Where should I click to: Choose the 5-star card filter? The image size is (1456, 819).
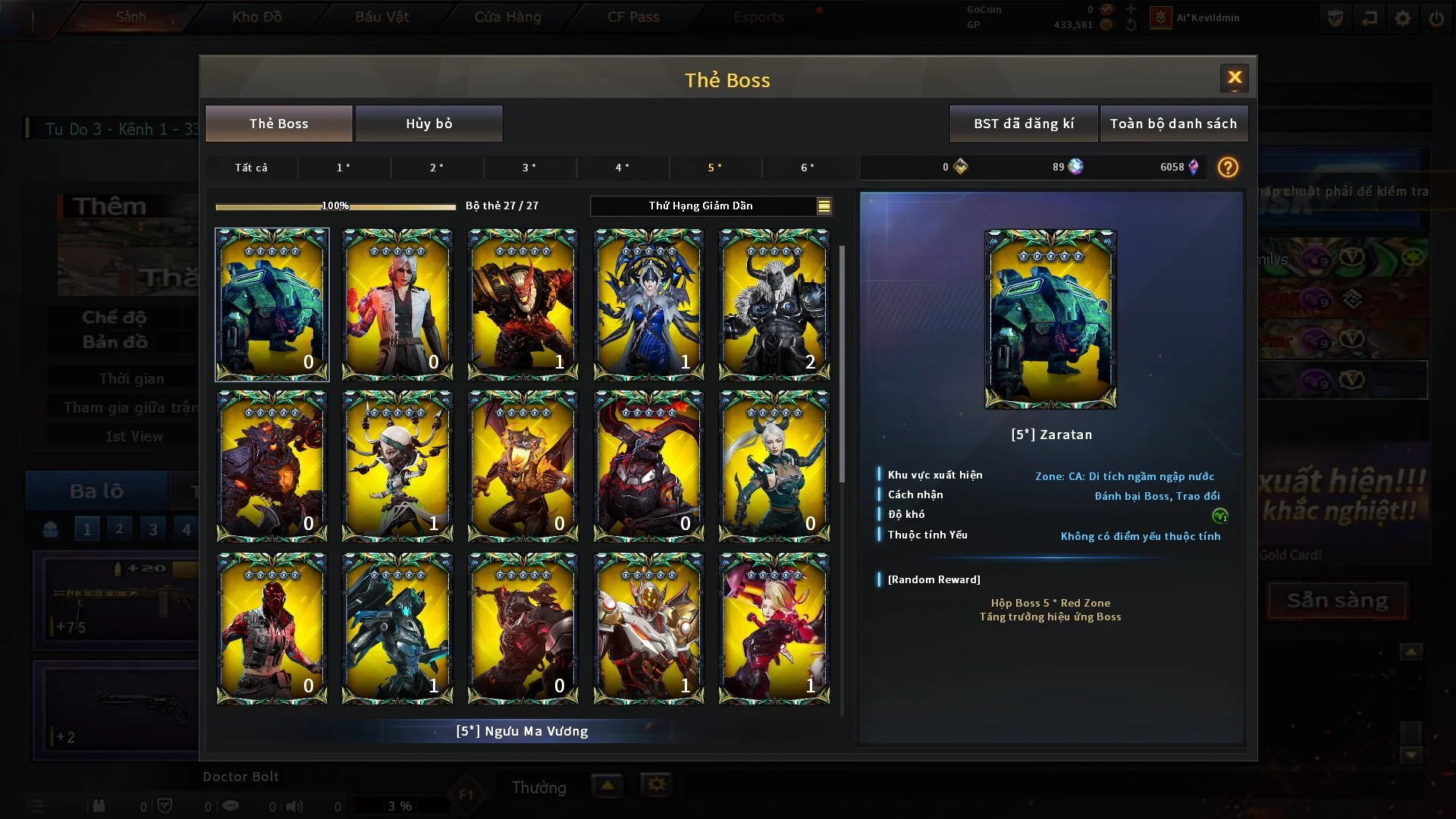tap(714, 168)
